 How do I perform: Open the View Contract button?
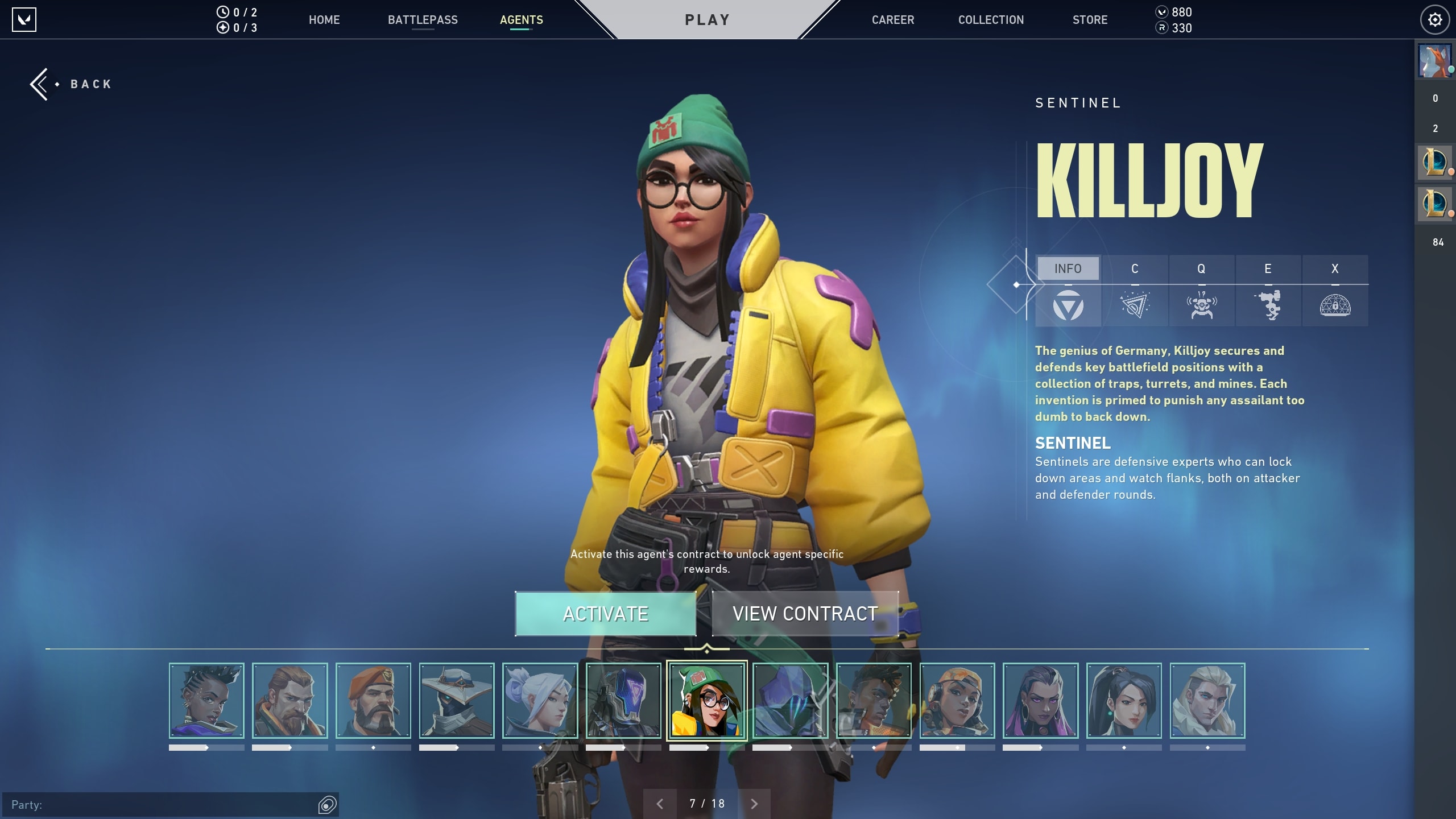coord(805,614)
